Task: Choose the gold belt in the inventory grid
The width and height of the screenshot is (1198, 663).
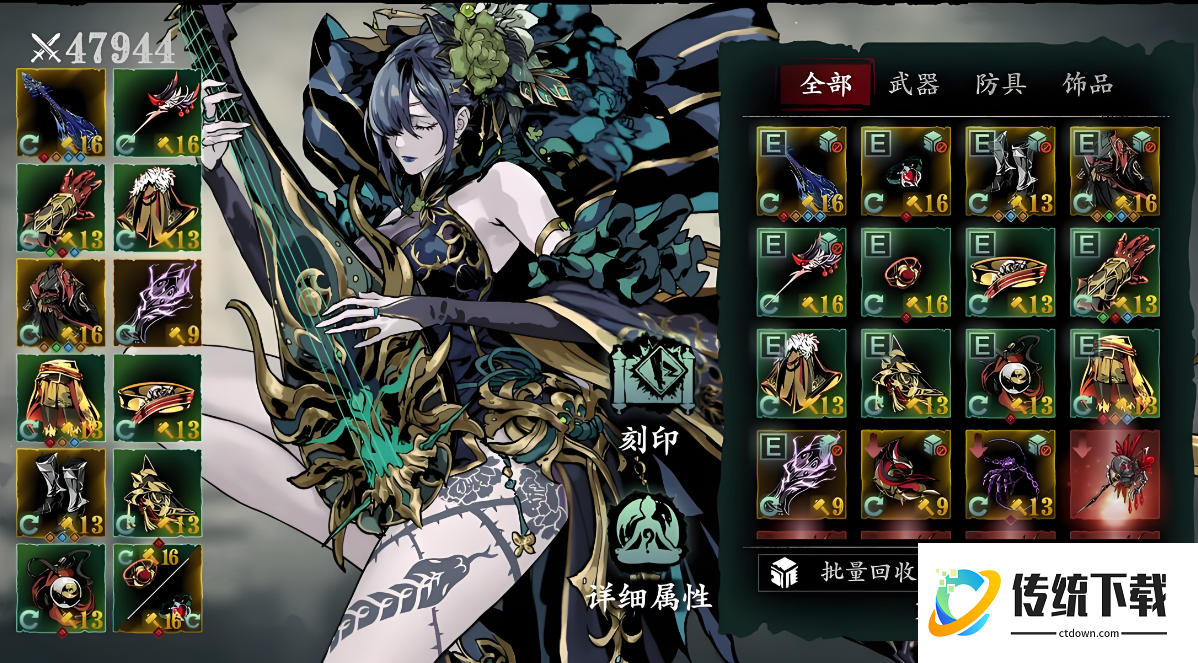Action: (1009, 272)
